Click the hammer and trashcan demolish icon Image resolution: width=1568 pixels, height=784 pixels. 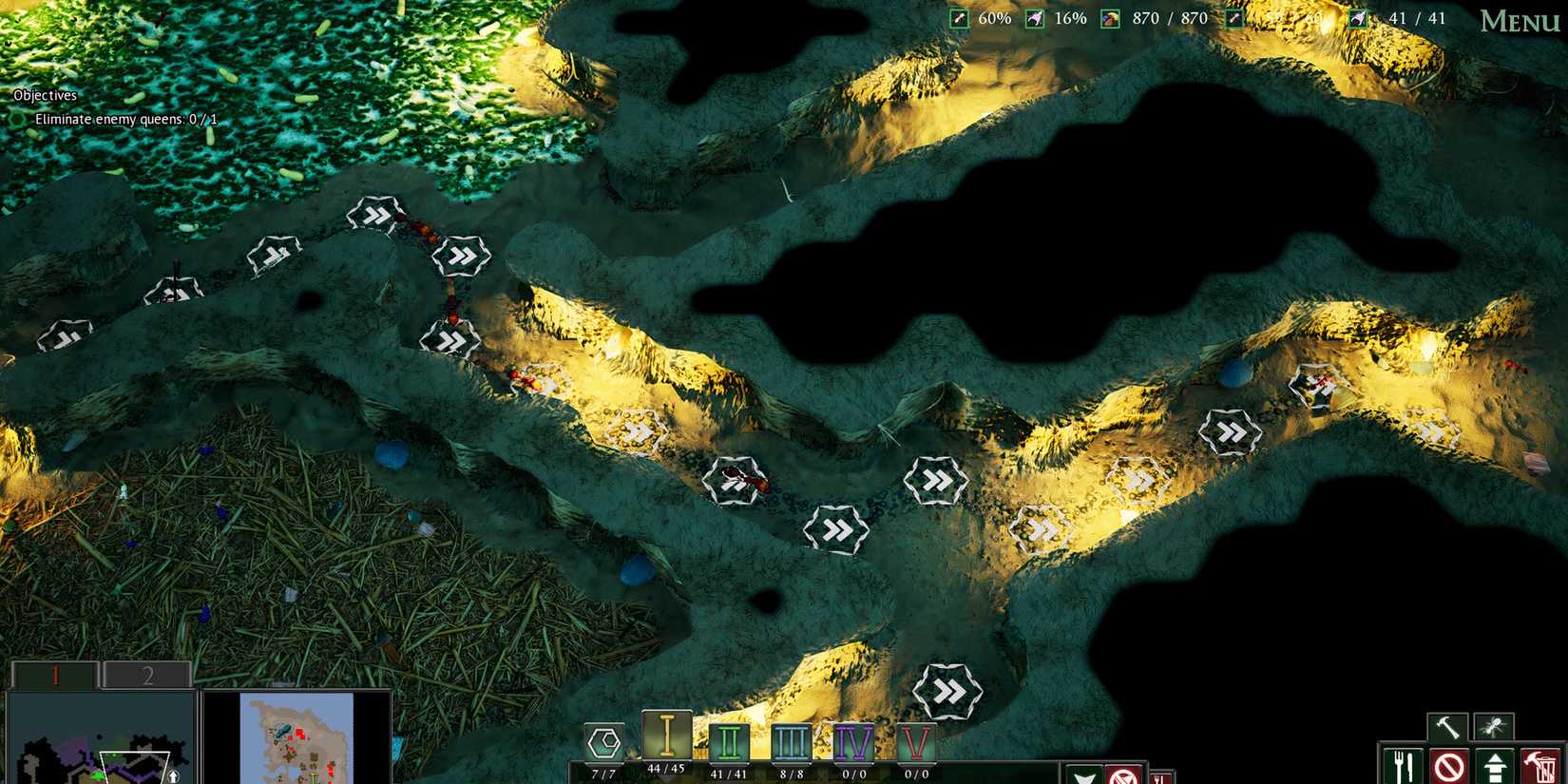point(1539,763)
